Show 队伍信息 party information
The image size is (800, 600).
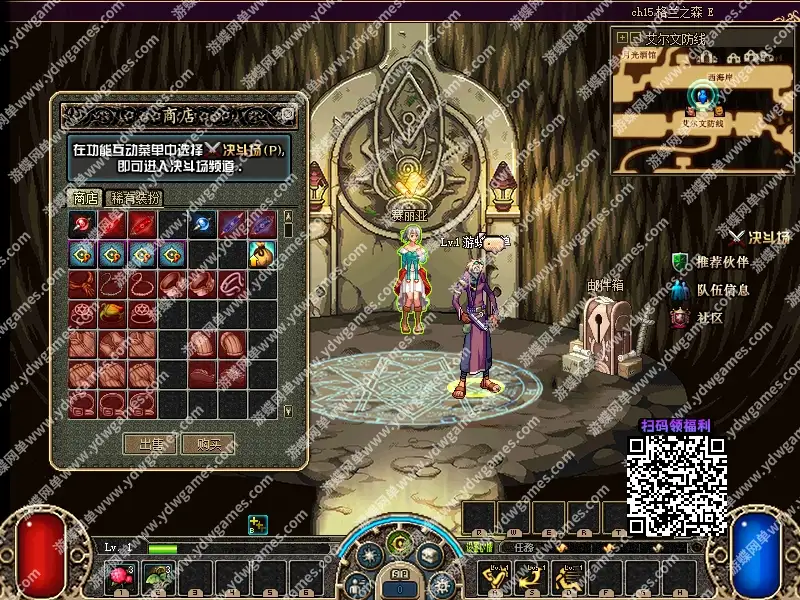pos(714,290)
